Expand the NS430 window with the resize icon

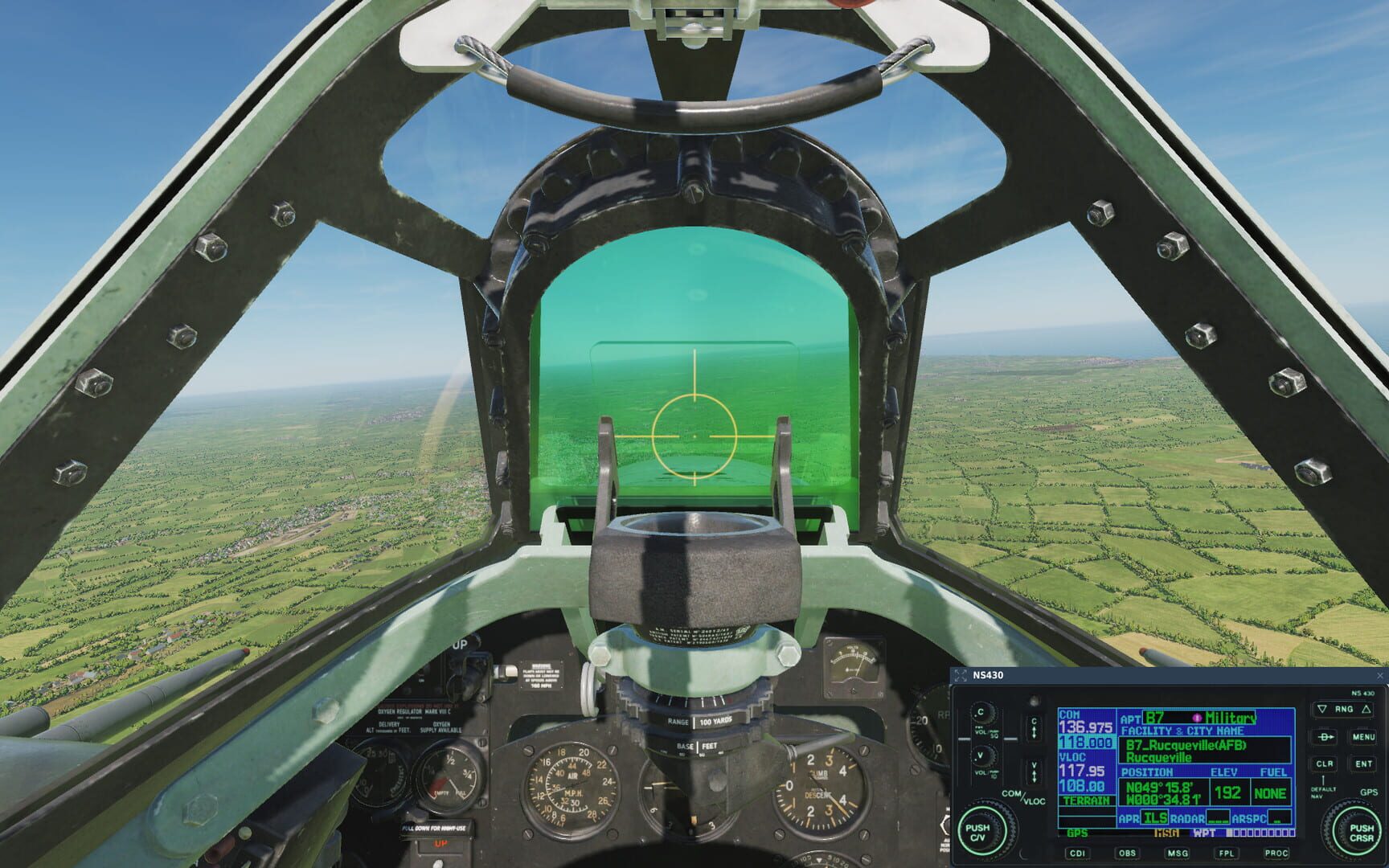(961, 675)
